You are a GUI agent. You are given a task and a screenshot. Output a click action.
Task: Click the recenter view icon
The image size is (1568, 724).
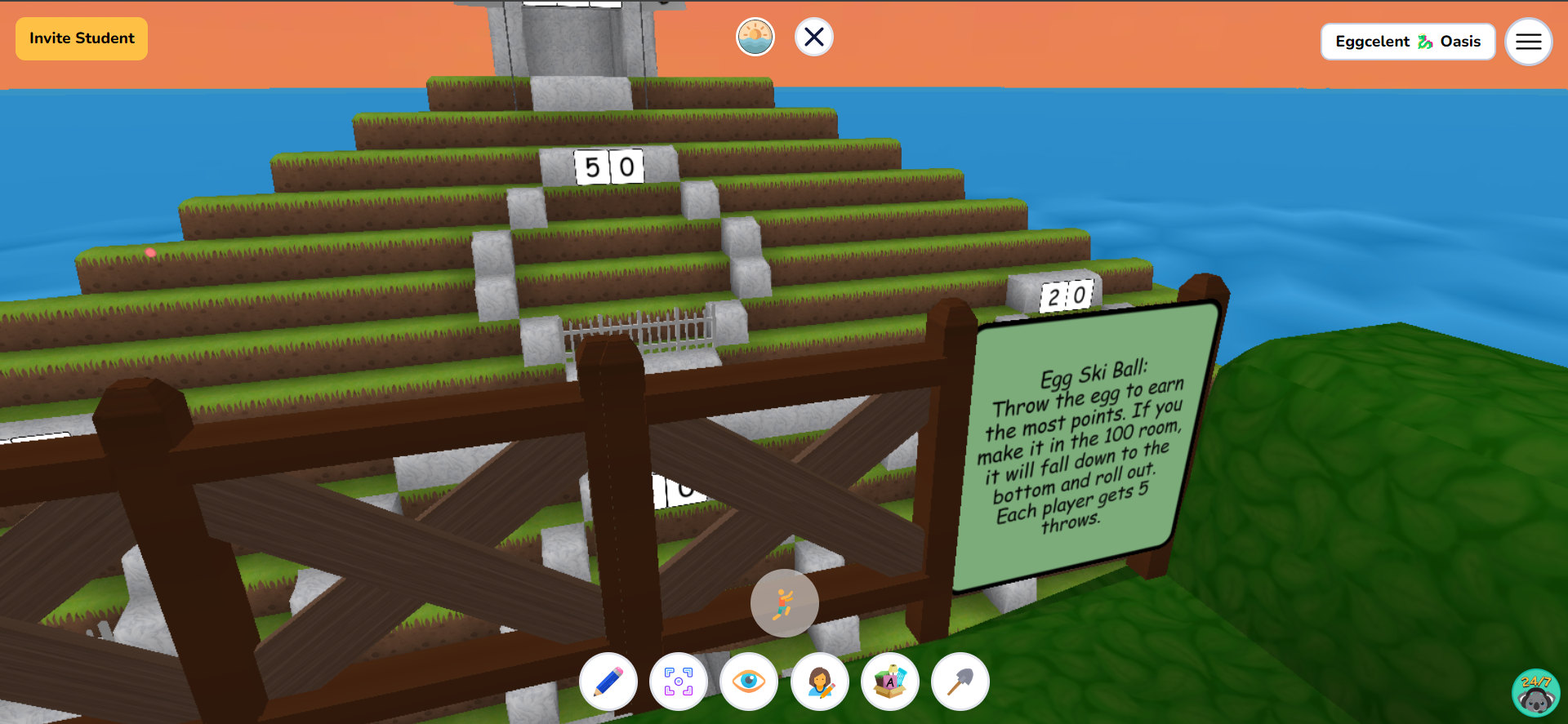pyautogui.click(x=679, y=682)
